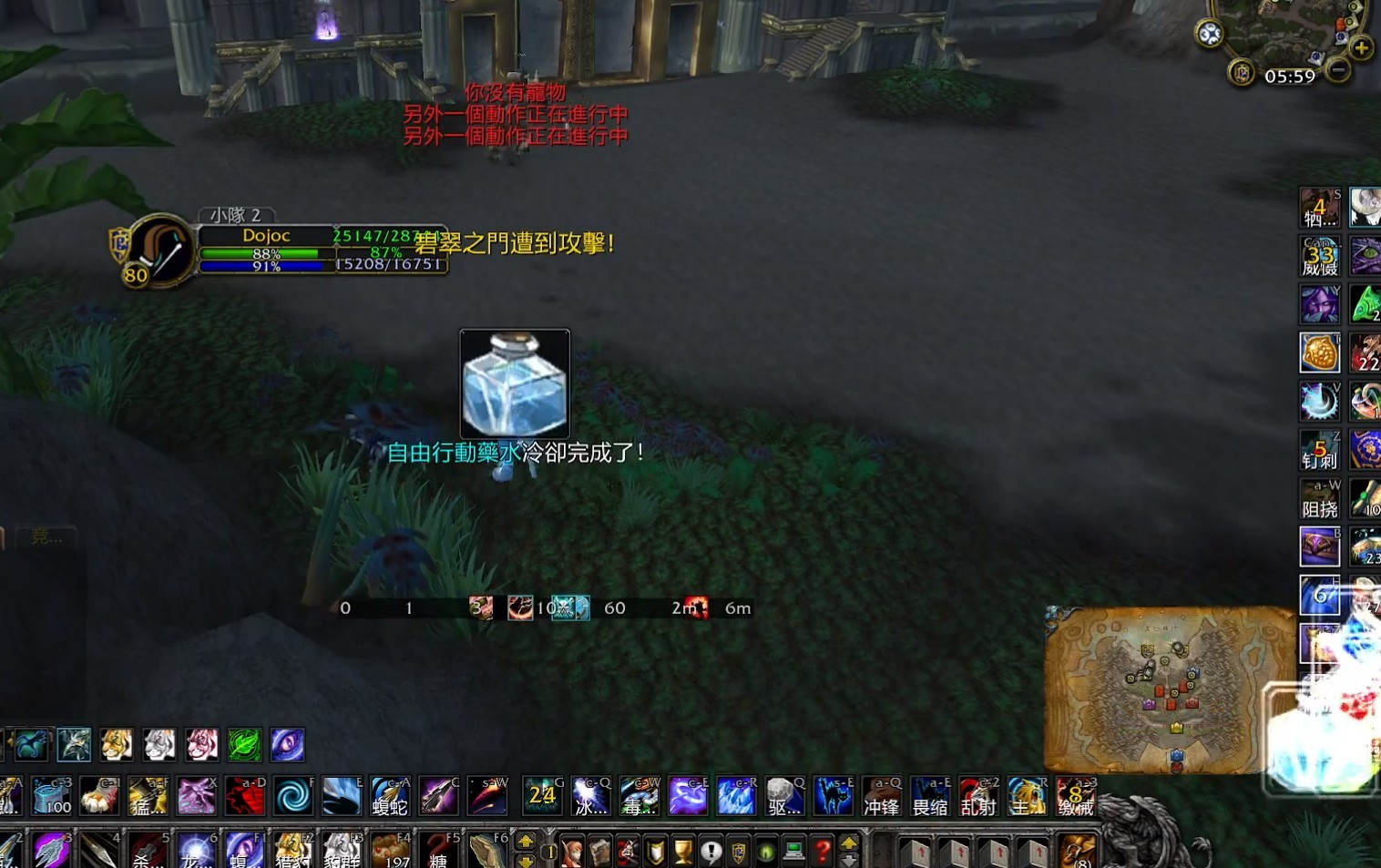The height and width of the screenshot is (868, 1381).
Task: Activate the green leaf pet bar ability
Action: point(244,745)
